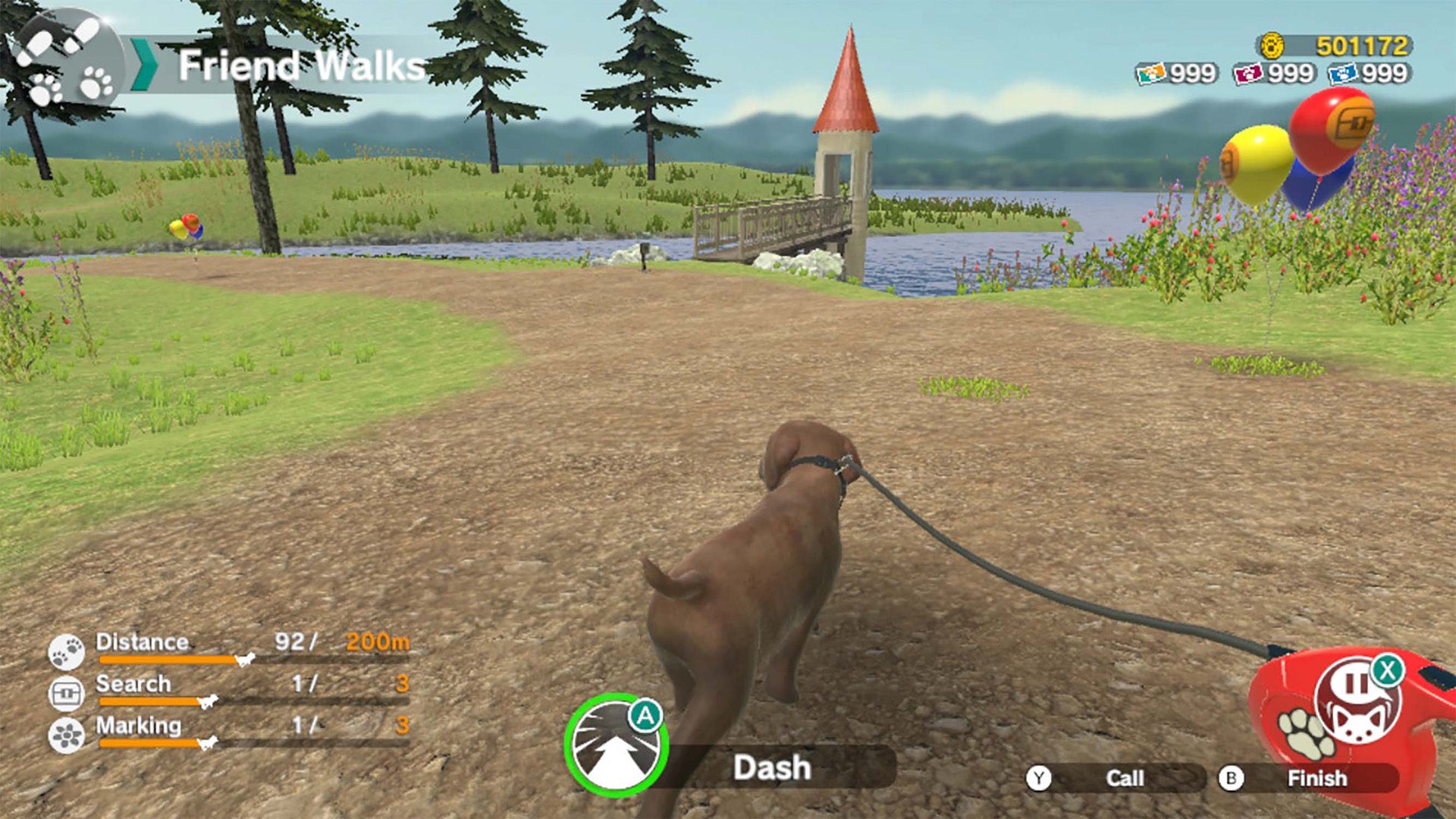Open the distant balloon cluster on the left hill
The image size is (1456, 819).
click(187, 227)
